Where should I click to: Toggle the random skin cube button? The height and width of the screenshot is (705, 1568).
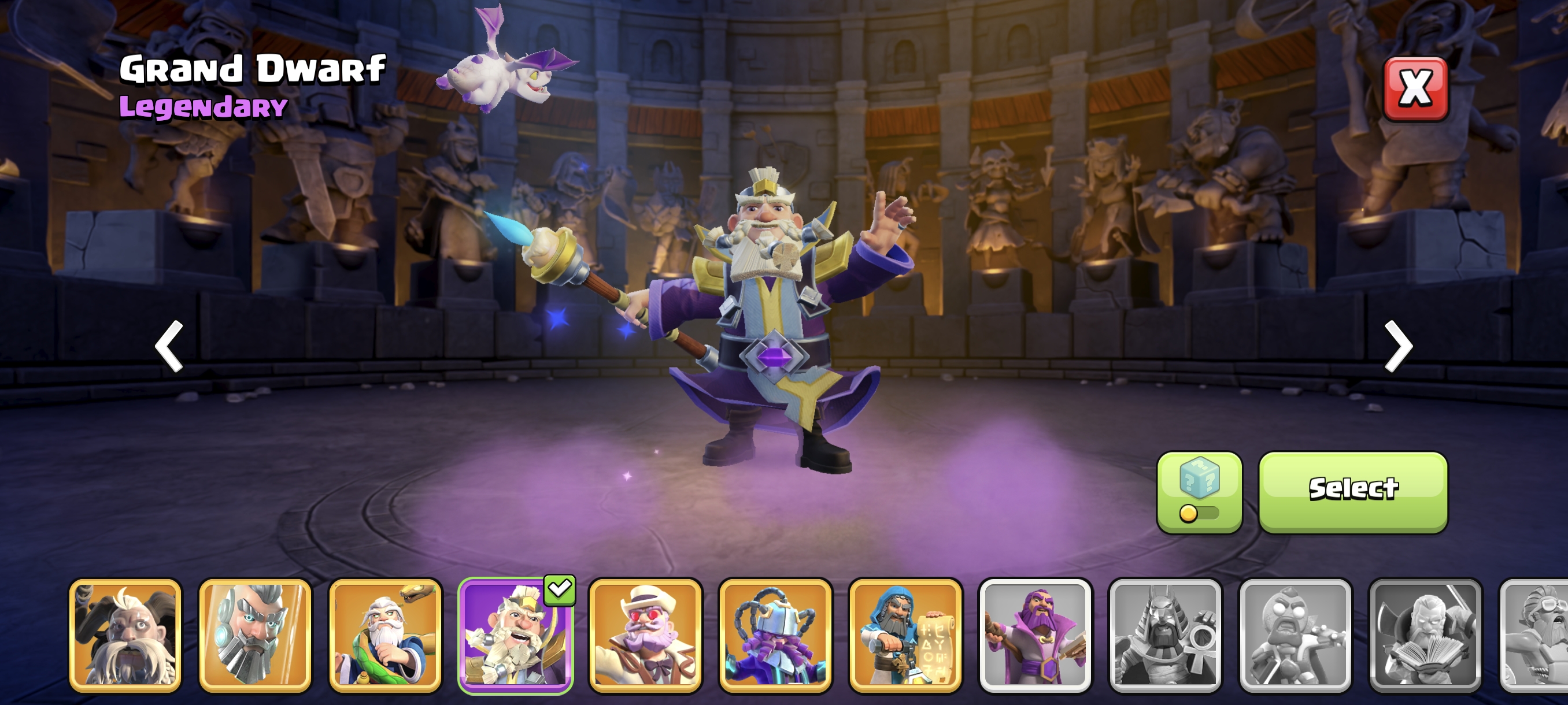[x=1199, y=492]
